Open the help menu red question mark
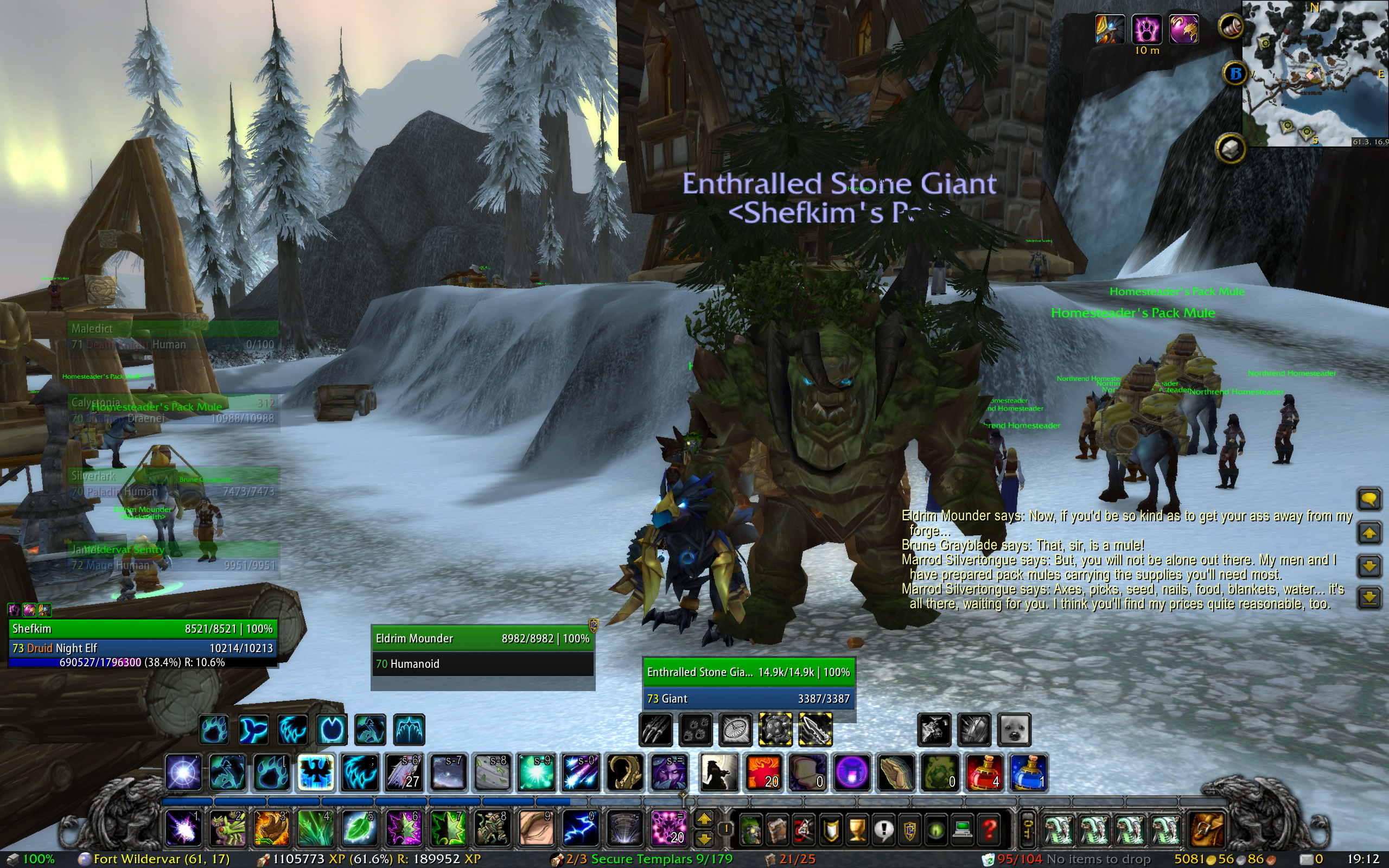The image size is (1389, 868). (x=989, y=829)
